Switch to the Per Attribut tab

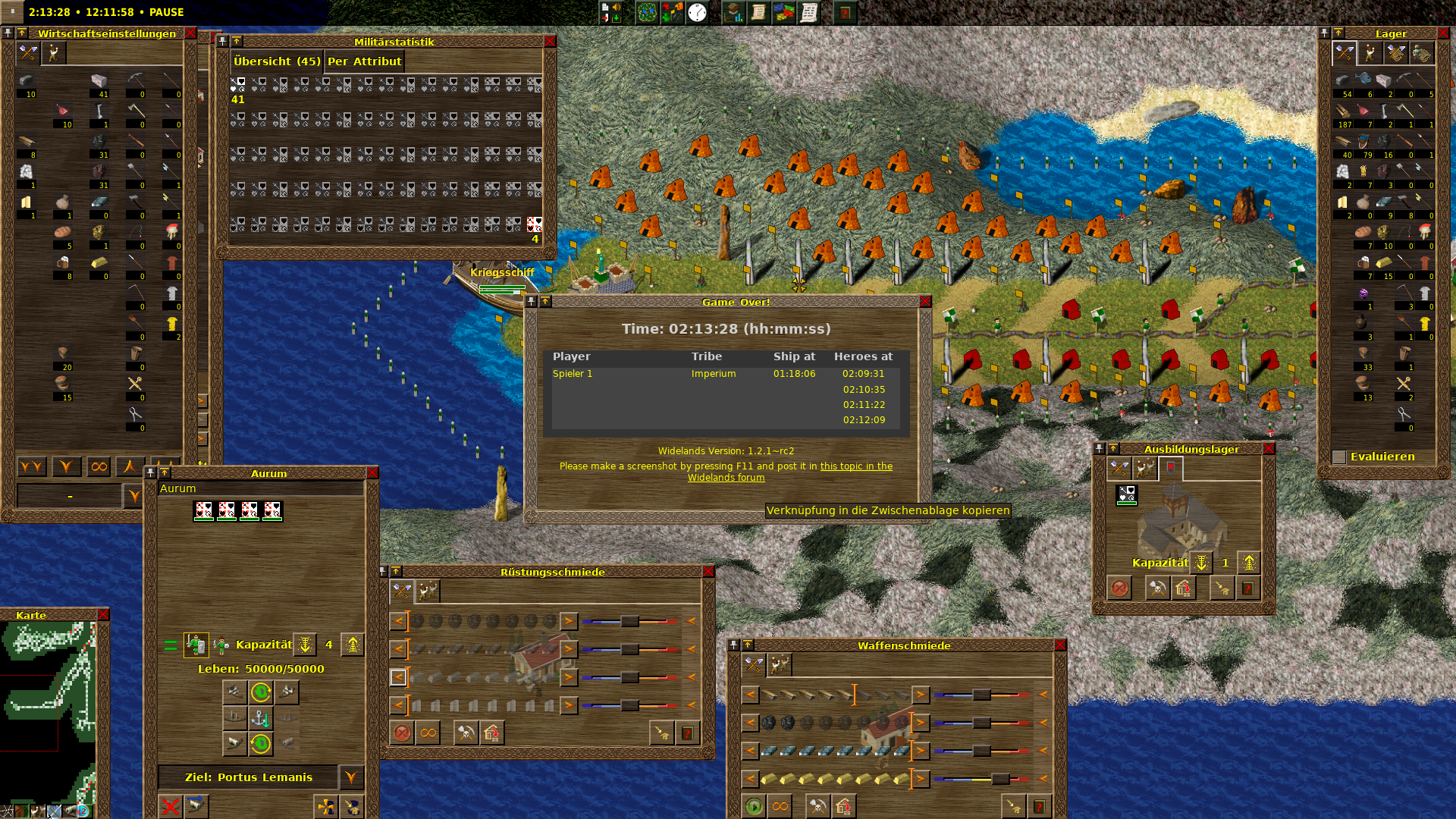[x=364, y=61]
